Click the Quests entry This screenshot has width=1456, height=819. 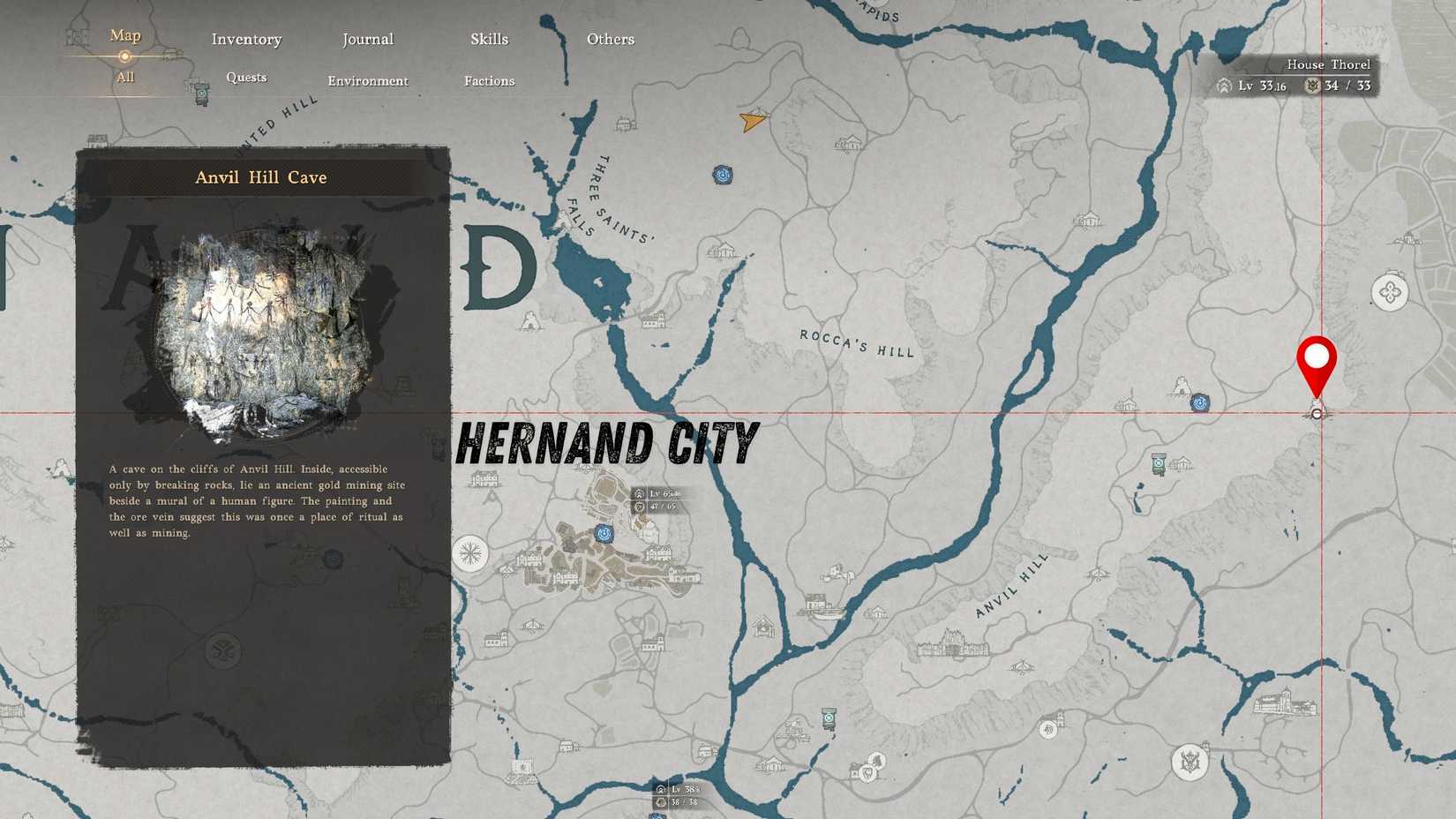point(245,78)
